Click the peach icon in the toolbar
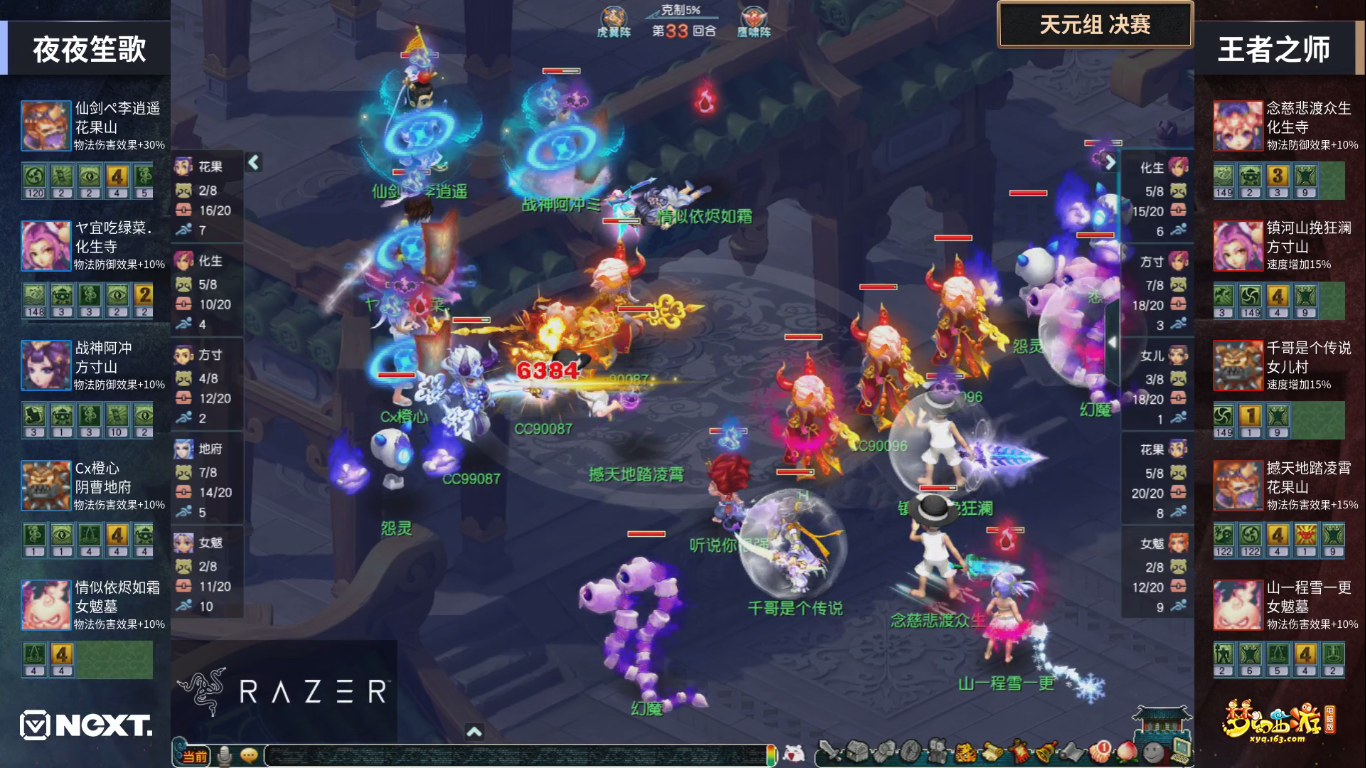Image resolution: width=1366 pixels, height=768 pixels. coord(1127,752)
